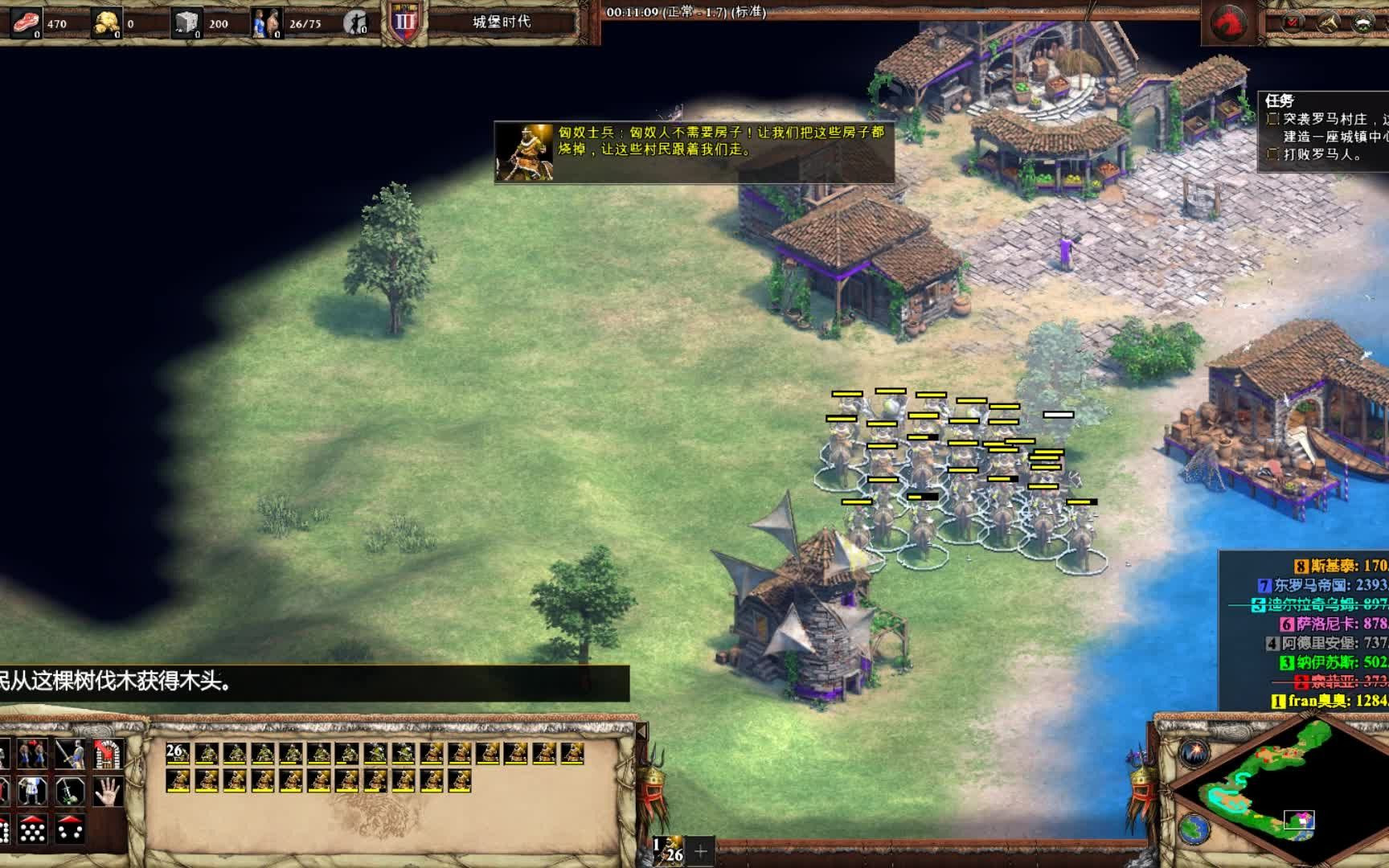The image size is (1389, 868).
Task: Click the Hun soldier dialogue portrait
Action: 525,152
